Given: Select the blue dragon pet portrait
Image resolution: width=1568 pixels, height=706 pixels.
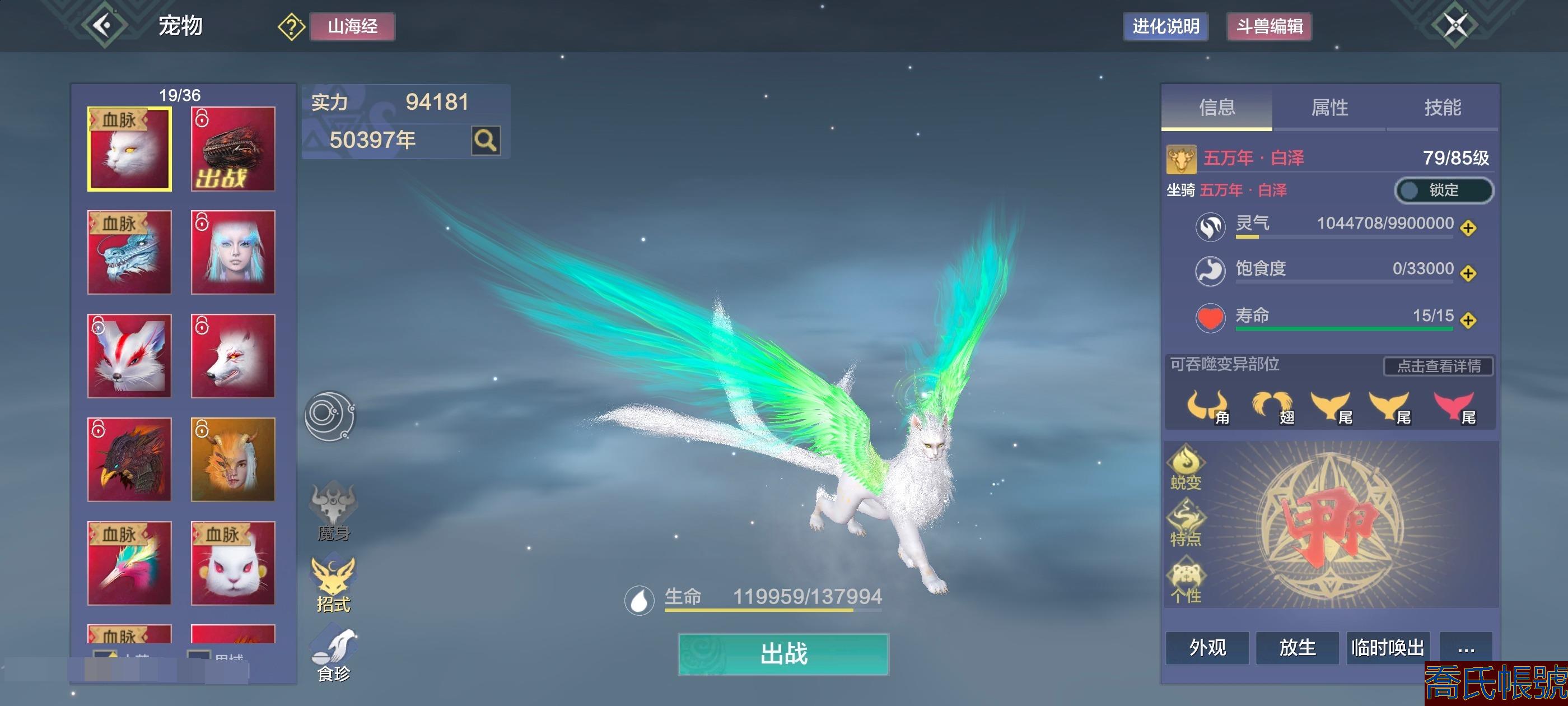Looking at the screenshot, I should 129,253.
